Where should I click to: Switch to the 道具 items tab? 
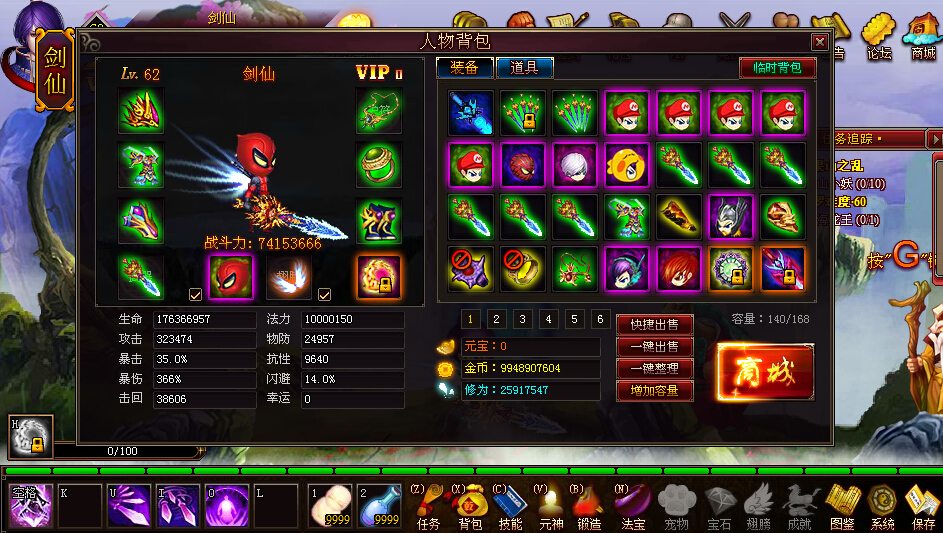coord(524,68)
